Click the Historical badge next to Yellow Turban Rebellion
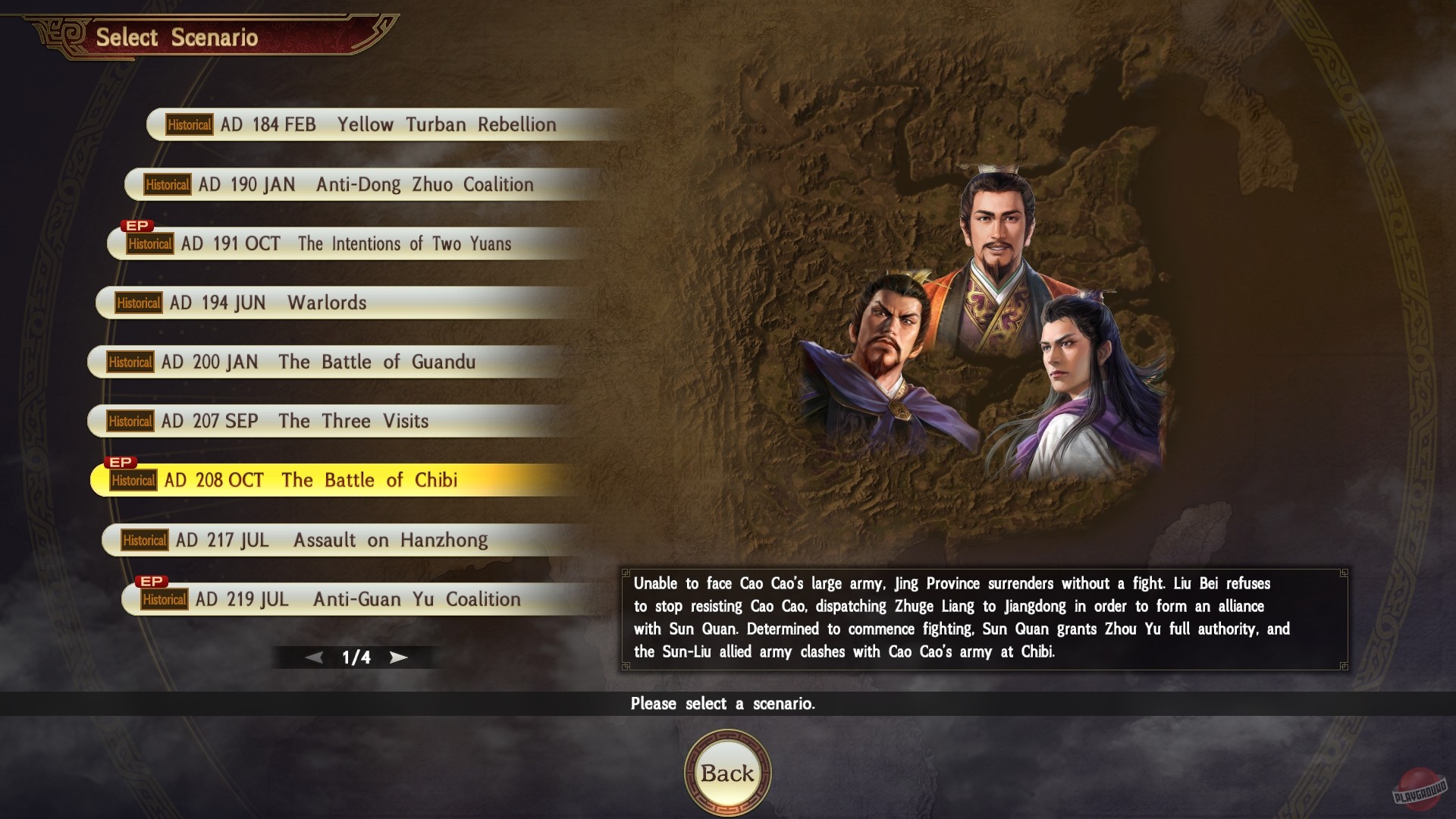The width and height of the screenshot is (1456, 819). tap(189, 124)
